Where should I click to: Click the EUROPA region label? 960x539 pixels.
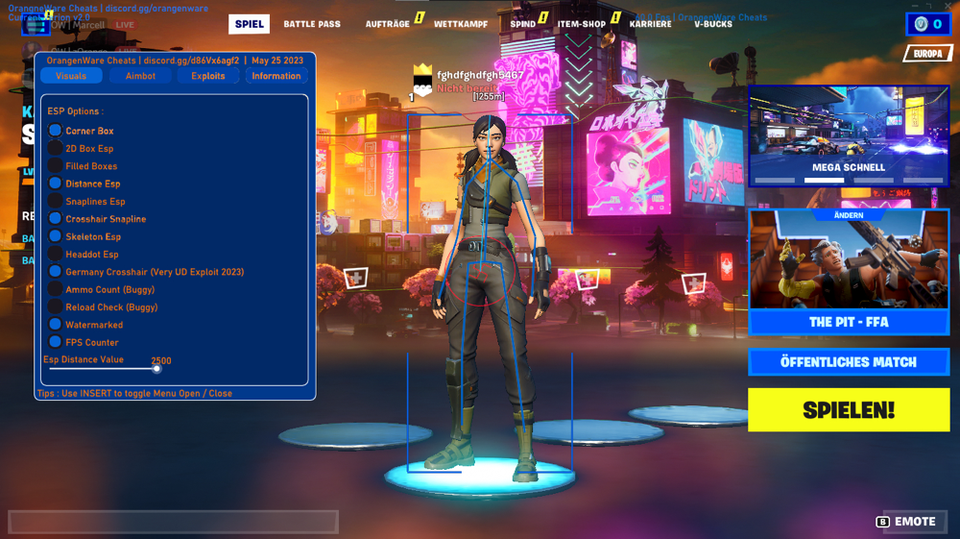927,54
